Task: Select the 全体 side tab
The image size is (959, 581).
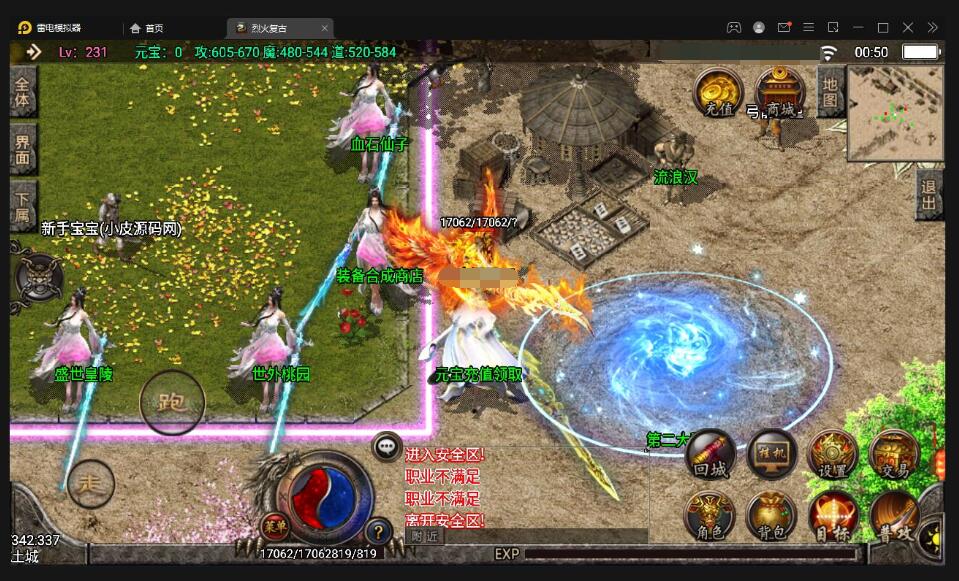Action: 23,93
